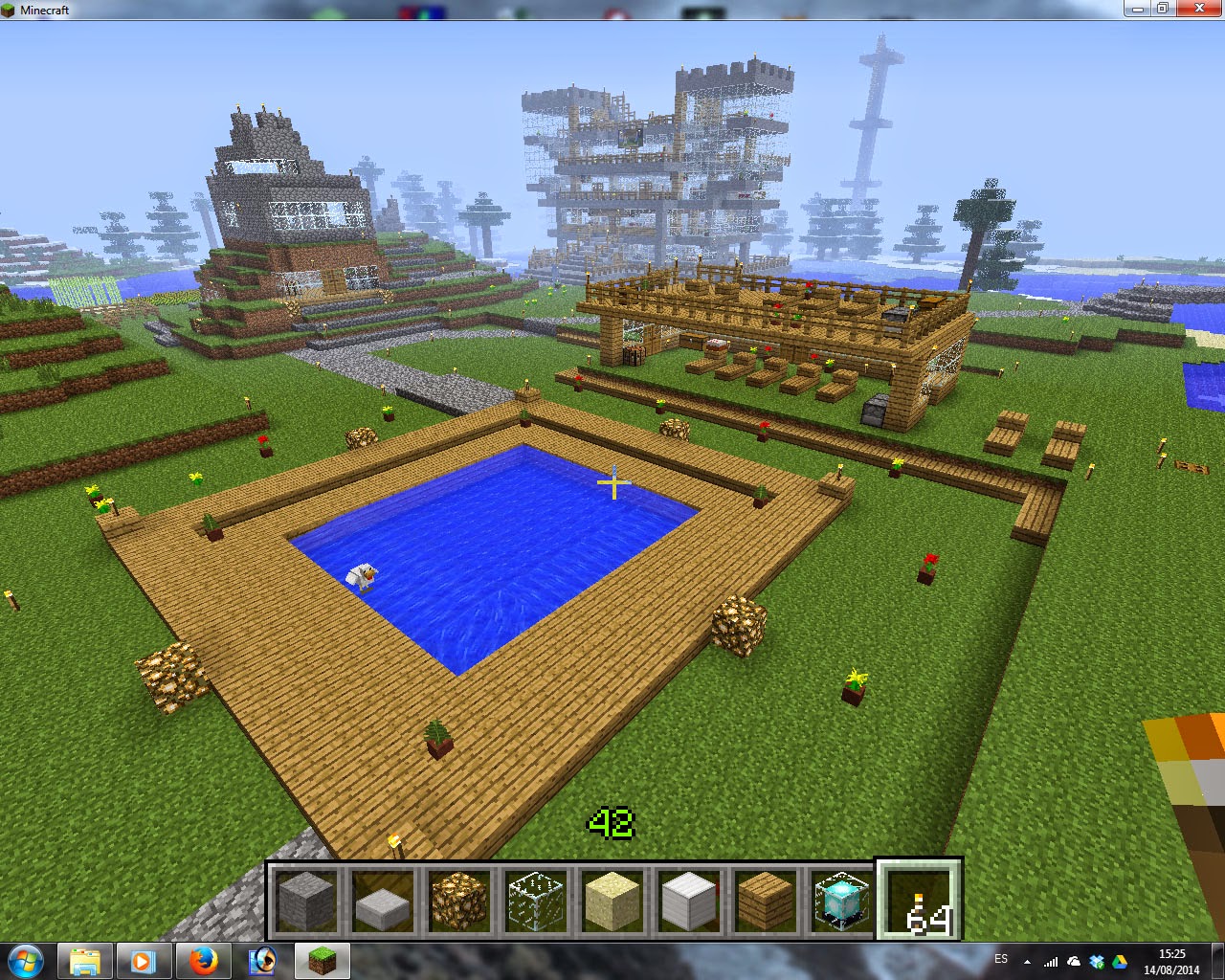Select the stone slab in the hotbar
This screenshot has height=980, width=1225.
[382, 900]
